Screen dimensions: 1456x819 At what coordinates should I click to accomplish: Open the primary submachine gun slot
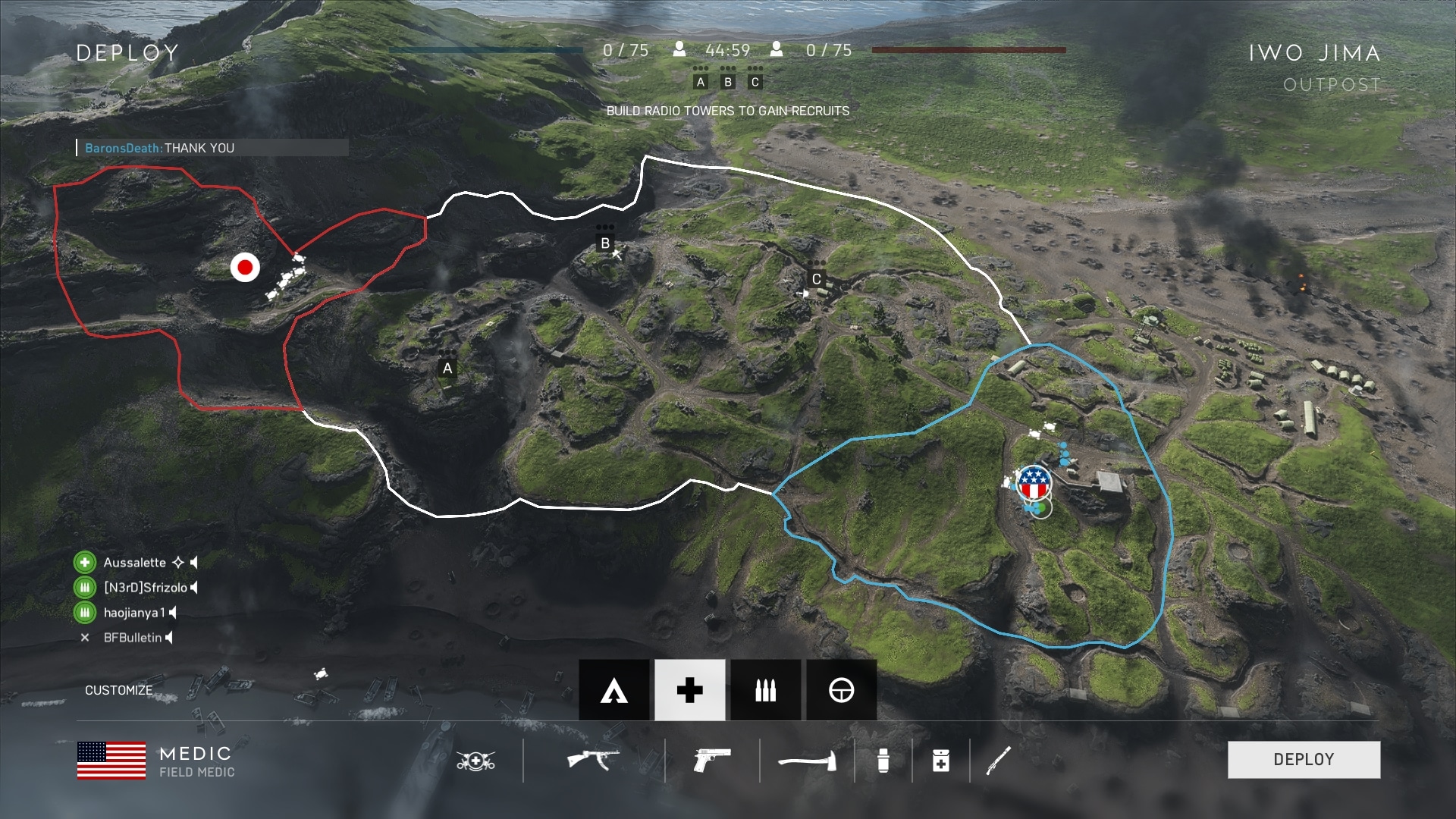coord(593,759)
